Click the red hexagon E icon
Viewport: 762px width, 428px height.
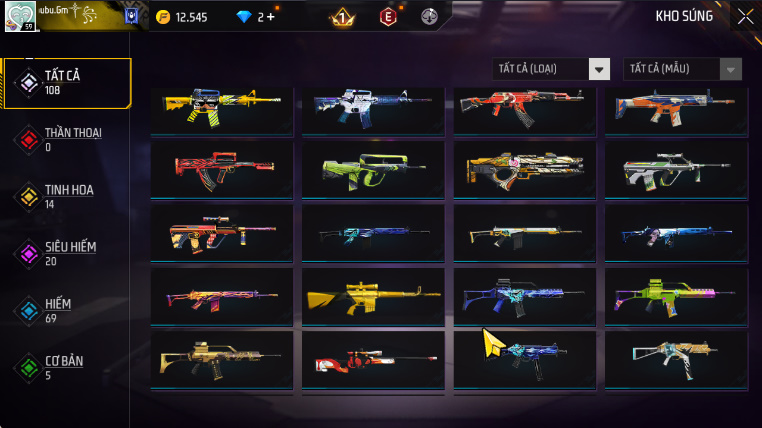[388, 17]
